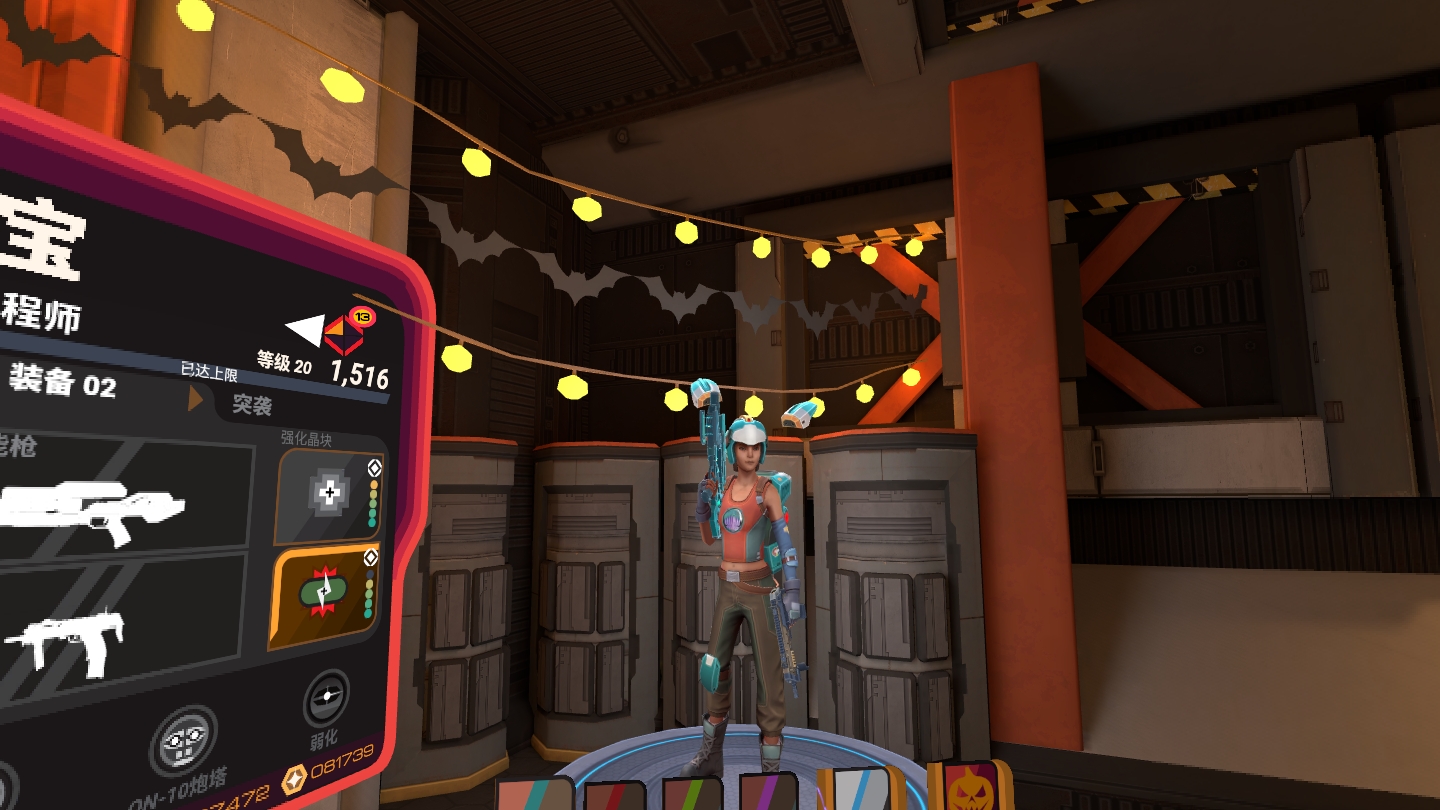Screen dimensions: 1440x810
Task: Select the 炮塔 turret ability icon
Action: pos(183,743)
